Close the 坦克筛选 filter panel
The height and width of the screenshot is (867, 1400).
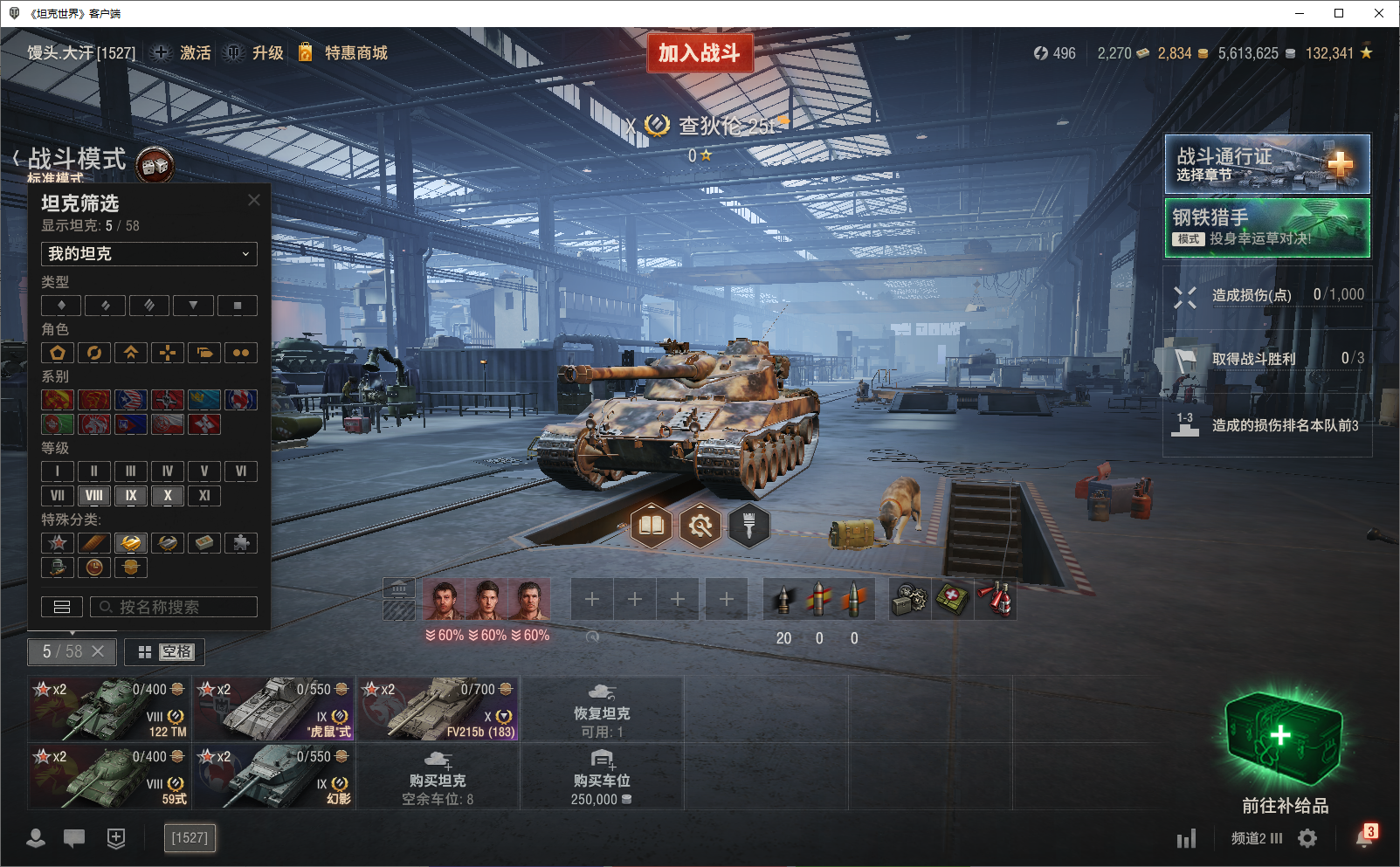pos(254,200)
